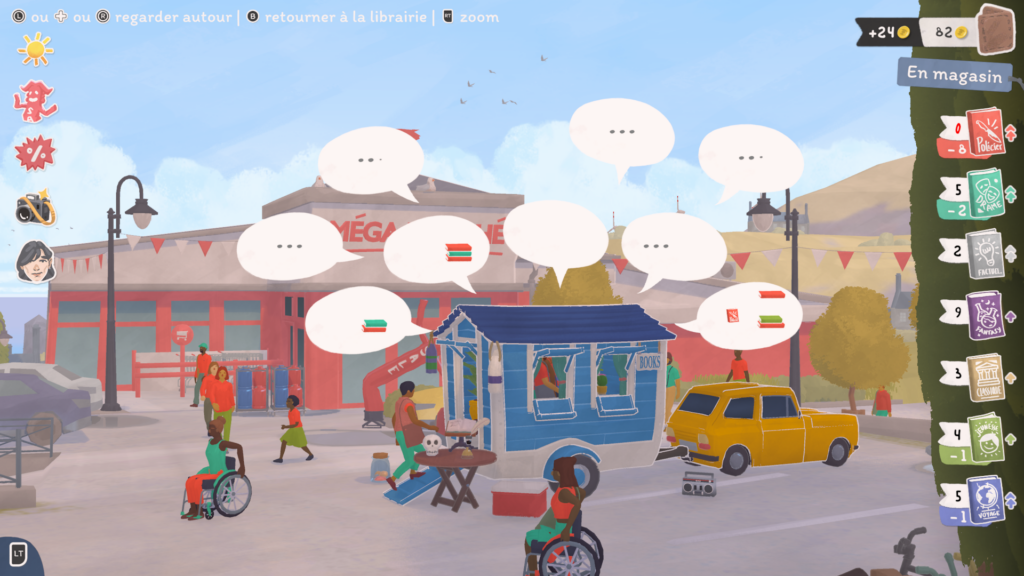The width and height of the screenshot is (1024, 576).
Task: Choose the green children's book genre
Action: (985, 438)
